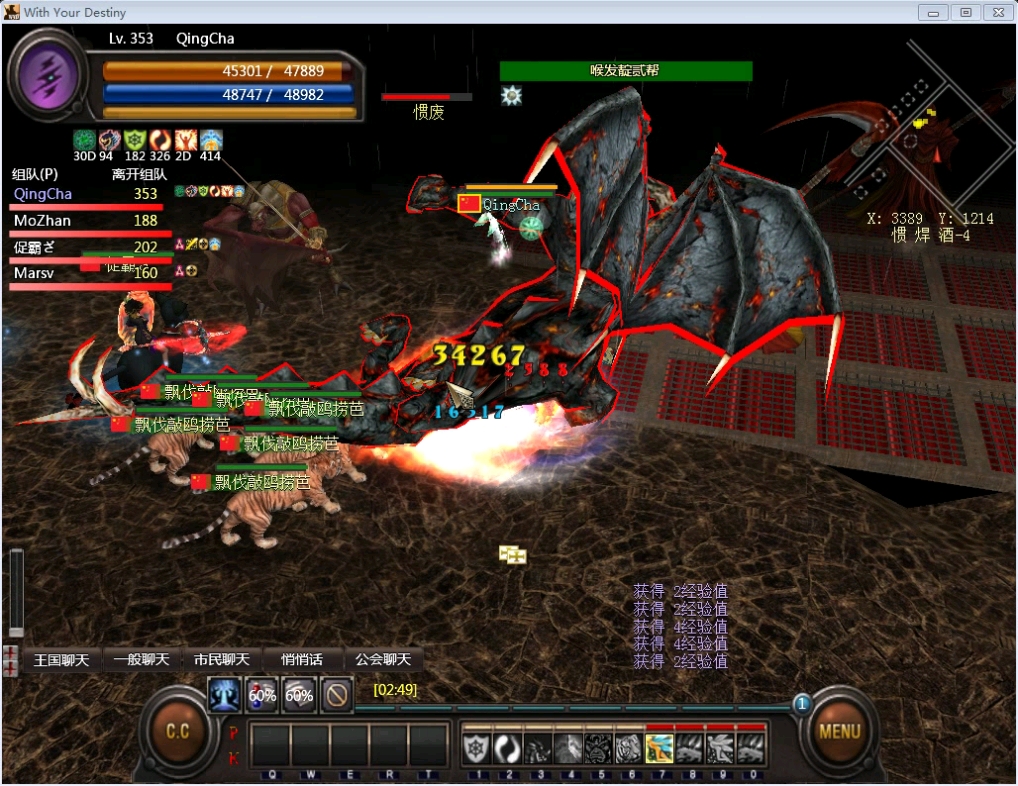Viewport: 1018px width, 786px height.
Task: Switch to the 一般聊天 chat tab
Action: pos(142,660)
